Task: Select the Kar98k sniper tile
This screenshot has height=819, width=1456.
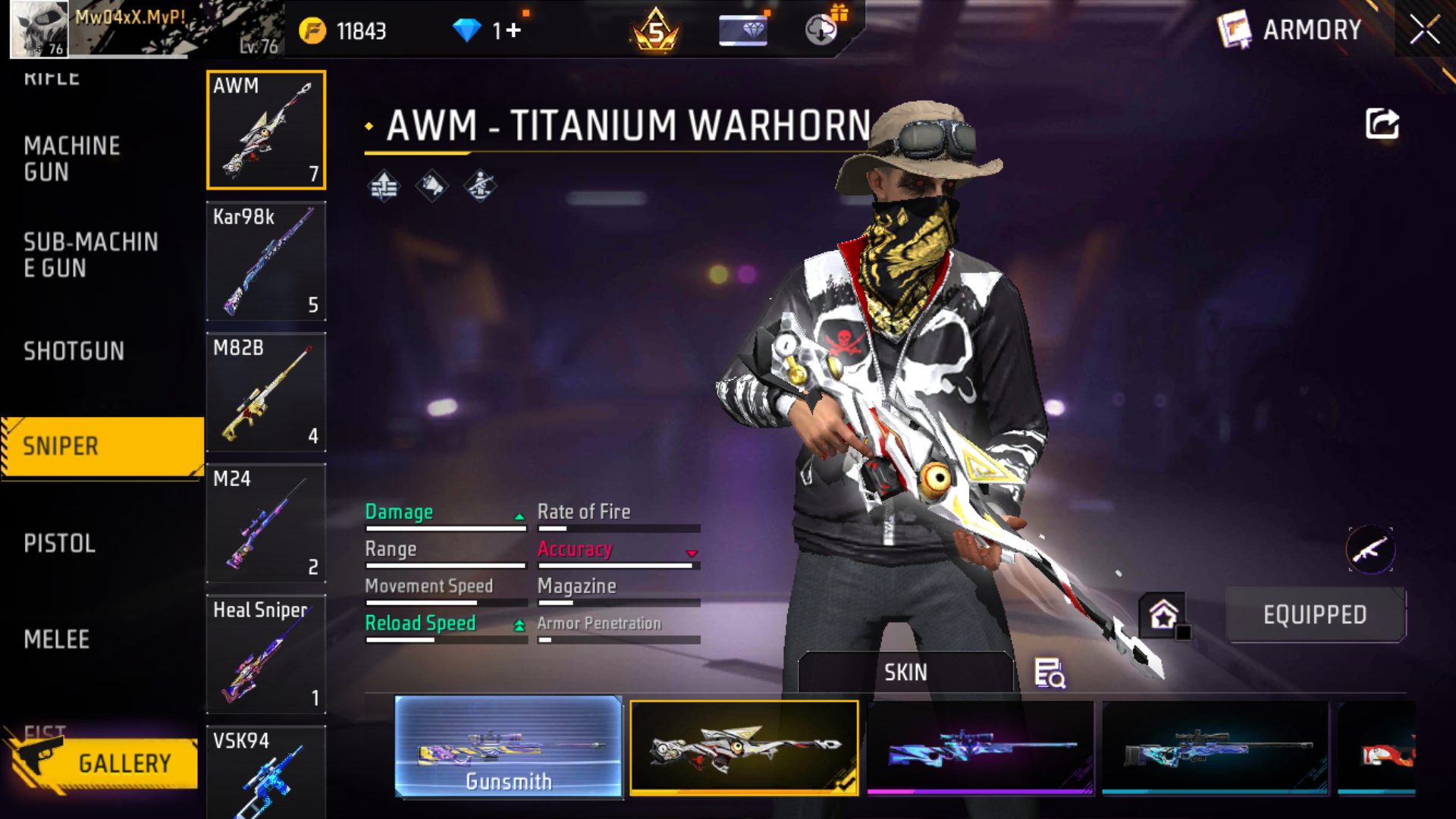Action: tap(266, 261)
